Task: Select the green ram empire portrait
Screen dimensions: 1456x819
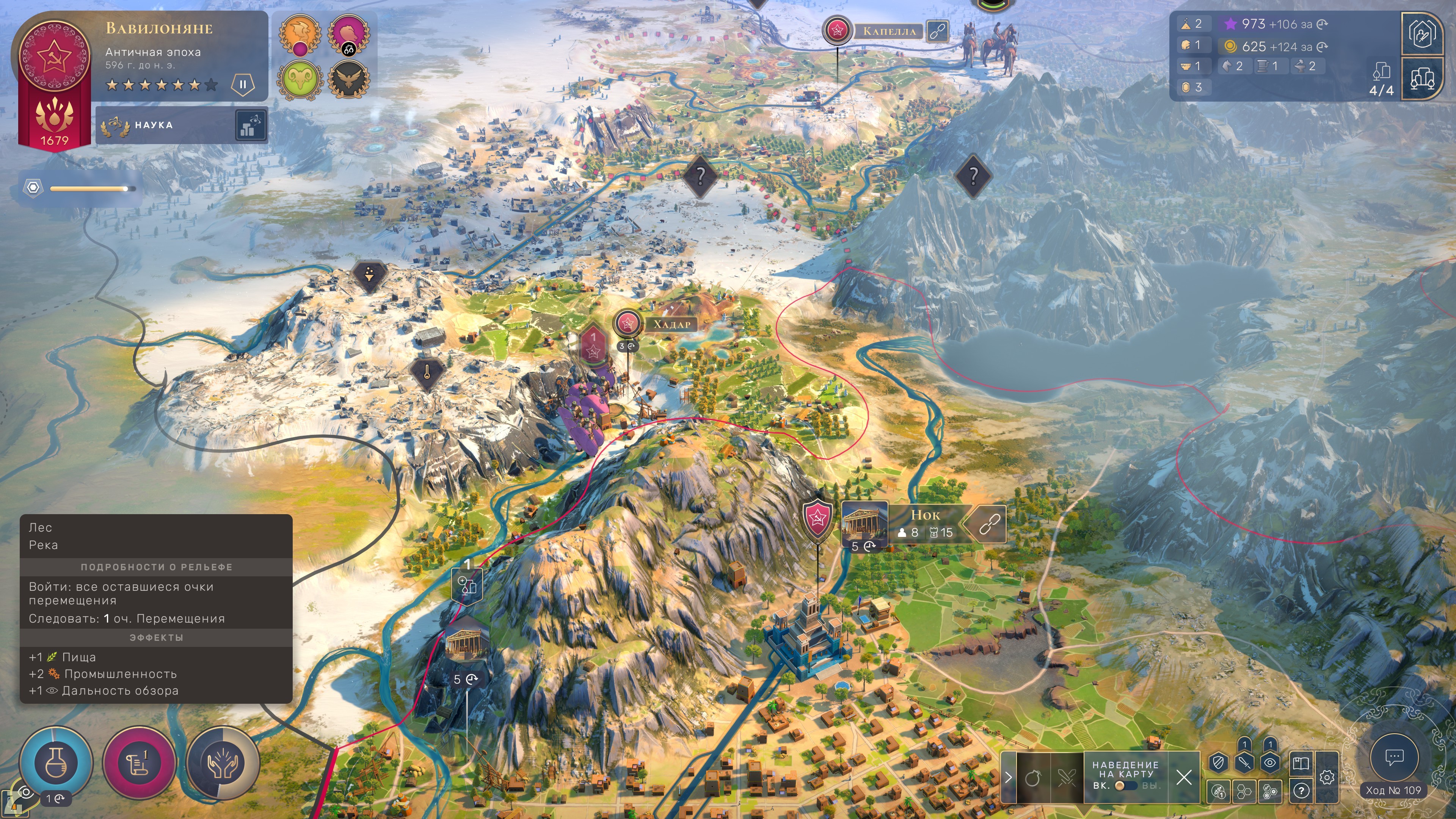Action: point(300,80)
